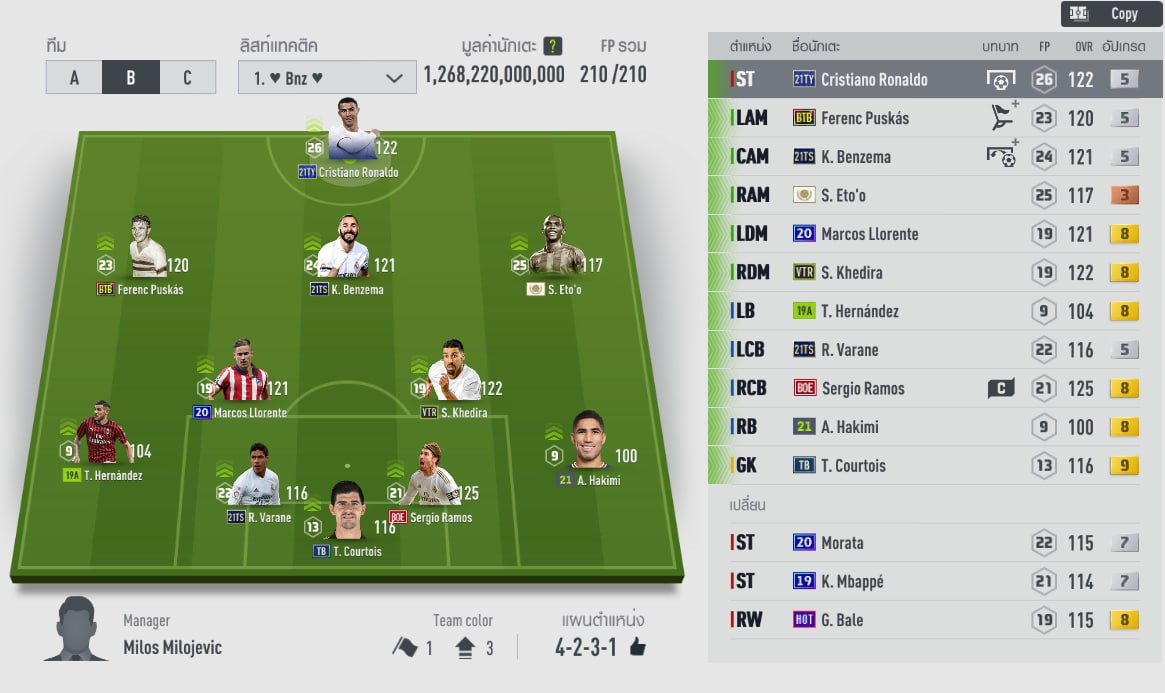Select S. Khedira row in the list
This screenshot has width=1165, height=693.
click(935, 273)
